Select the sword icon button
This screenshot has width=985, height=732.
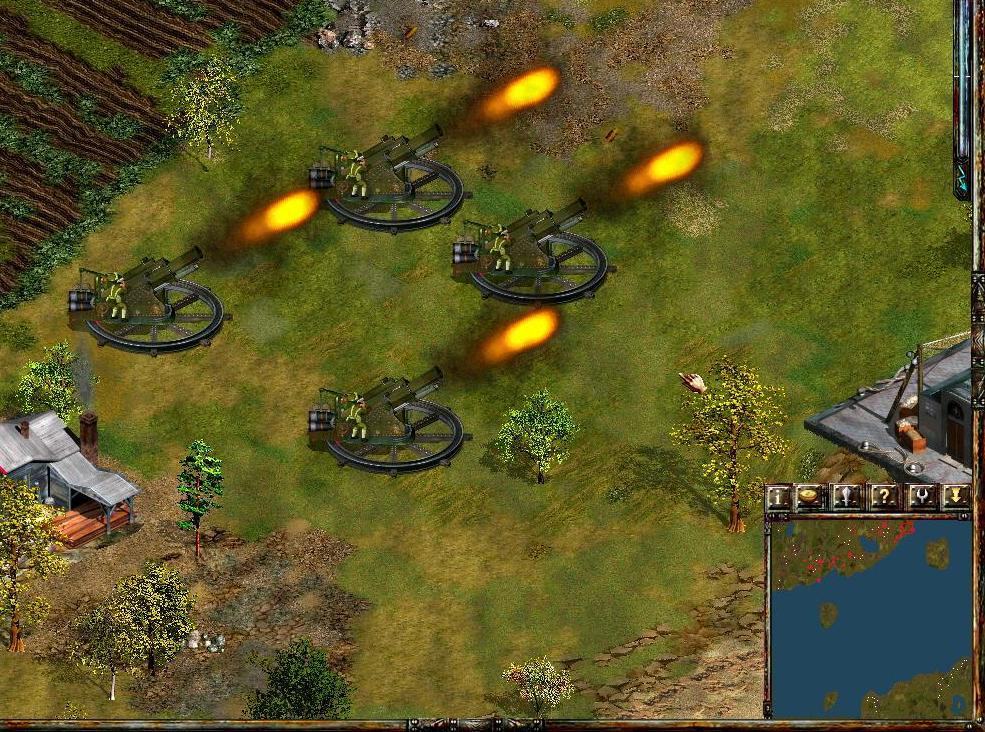tap(845, 497)
